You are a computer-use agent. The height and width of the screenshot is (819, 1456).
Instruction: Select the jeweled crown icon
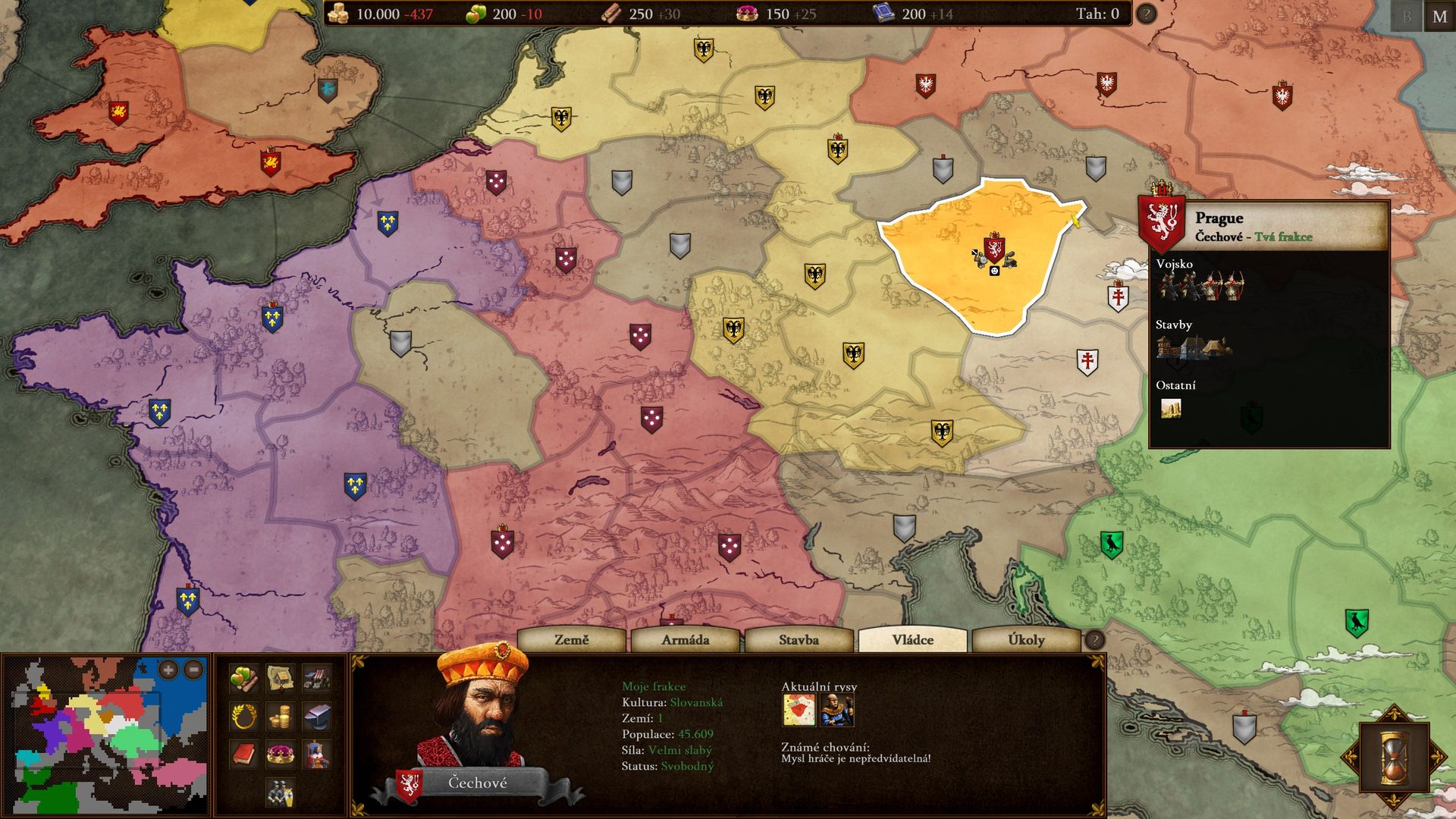pos(280,754)
